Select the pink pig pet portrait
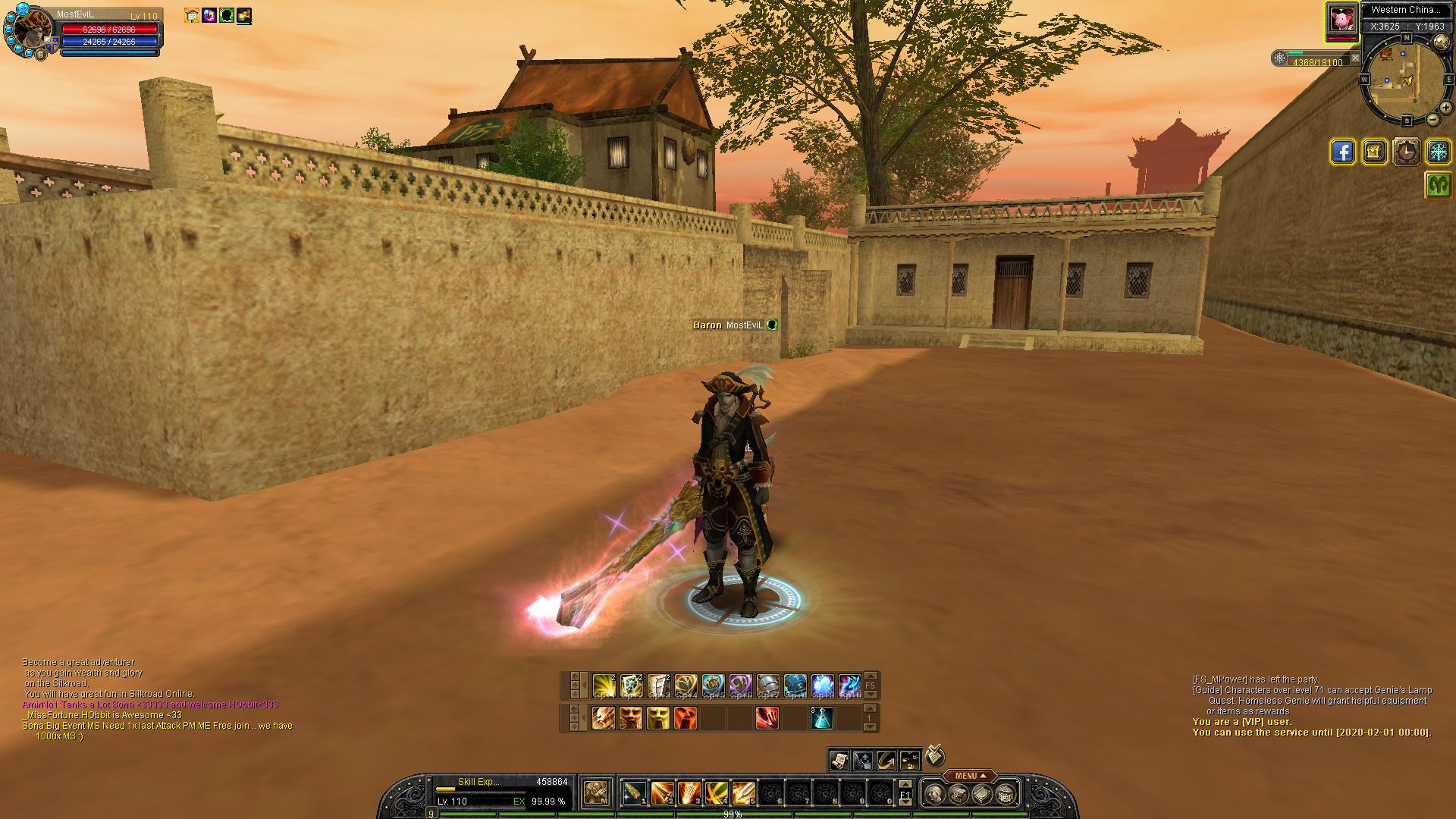Image resolution: width=1456 pixels, height=819 pixels. pos(1341,20)
